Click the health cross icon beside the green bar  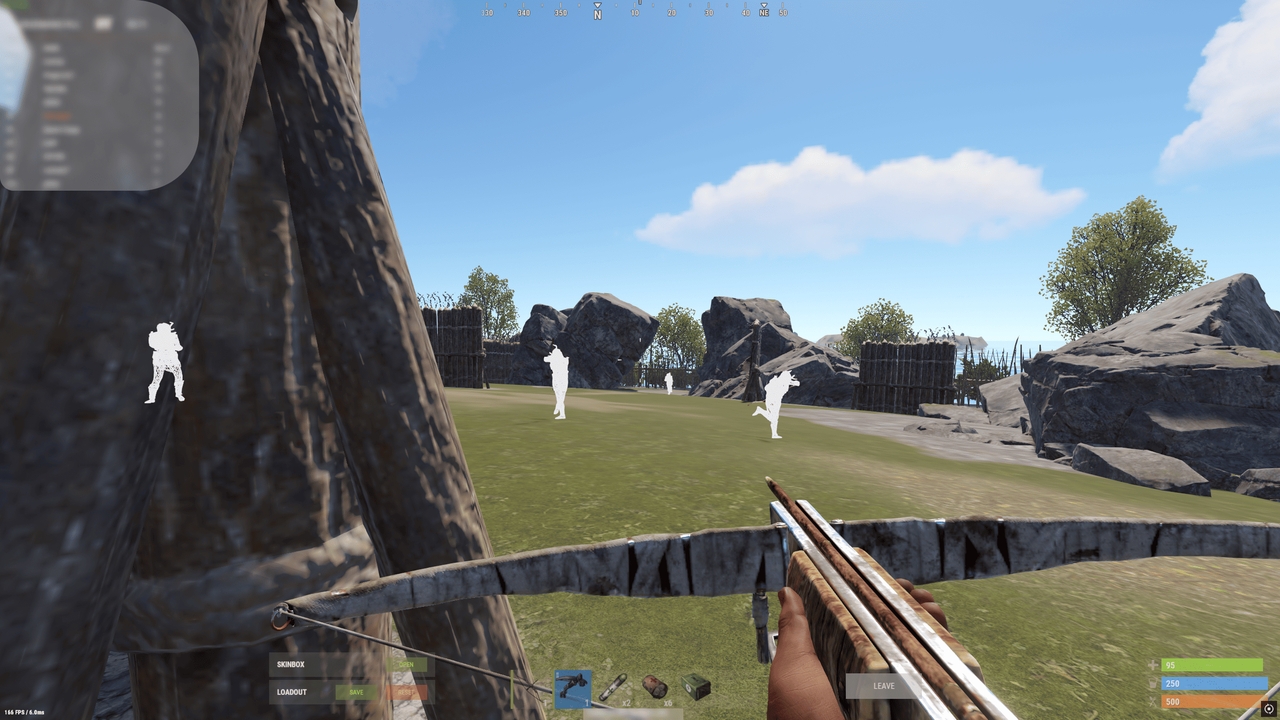point(1153,664)
